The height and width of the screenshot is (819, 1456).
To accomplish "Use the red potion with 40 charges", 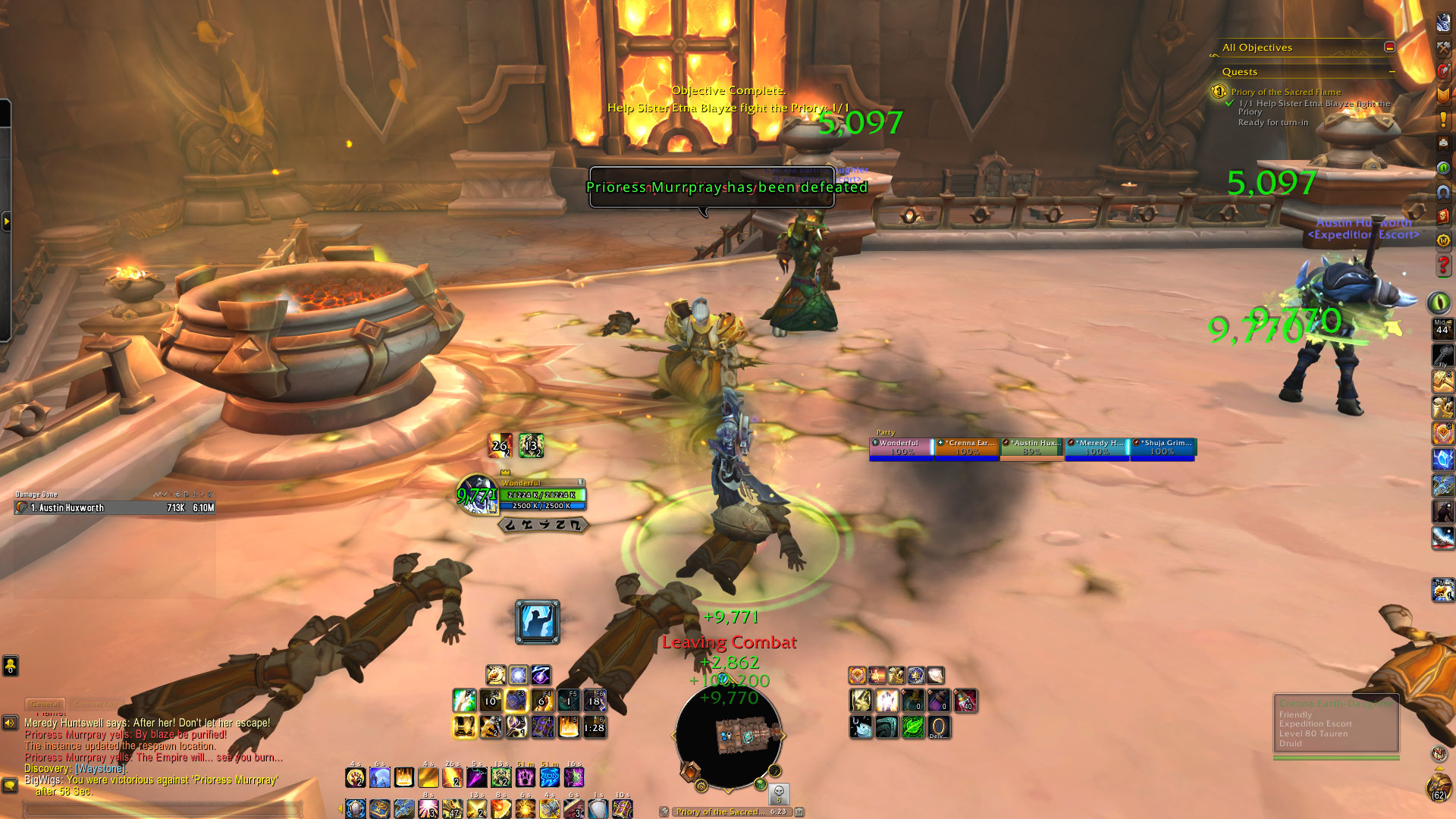I will coord(965,701).
